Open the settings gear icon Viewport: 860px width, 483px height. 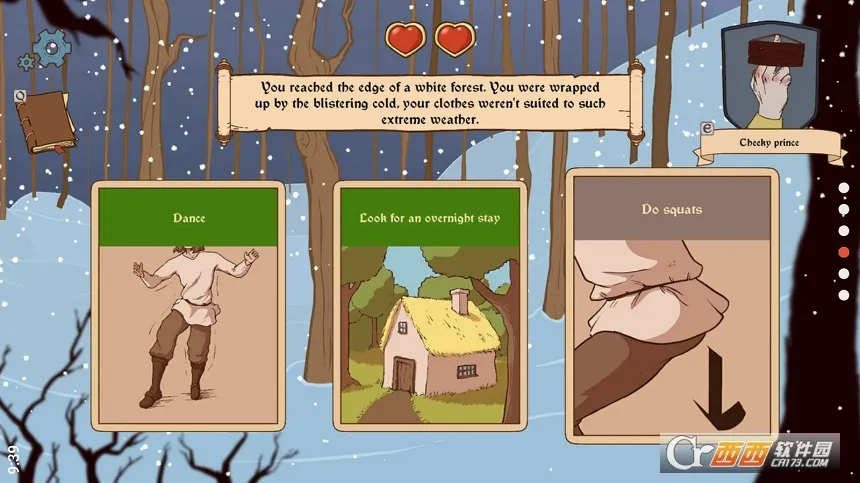[x=49, y=47]
